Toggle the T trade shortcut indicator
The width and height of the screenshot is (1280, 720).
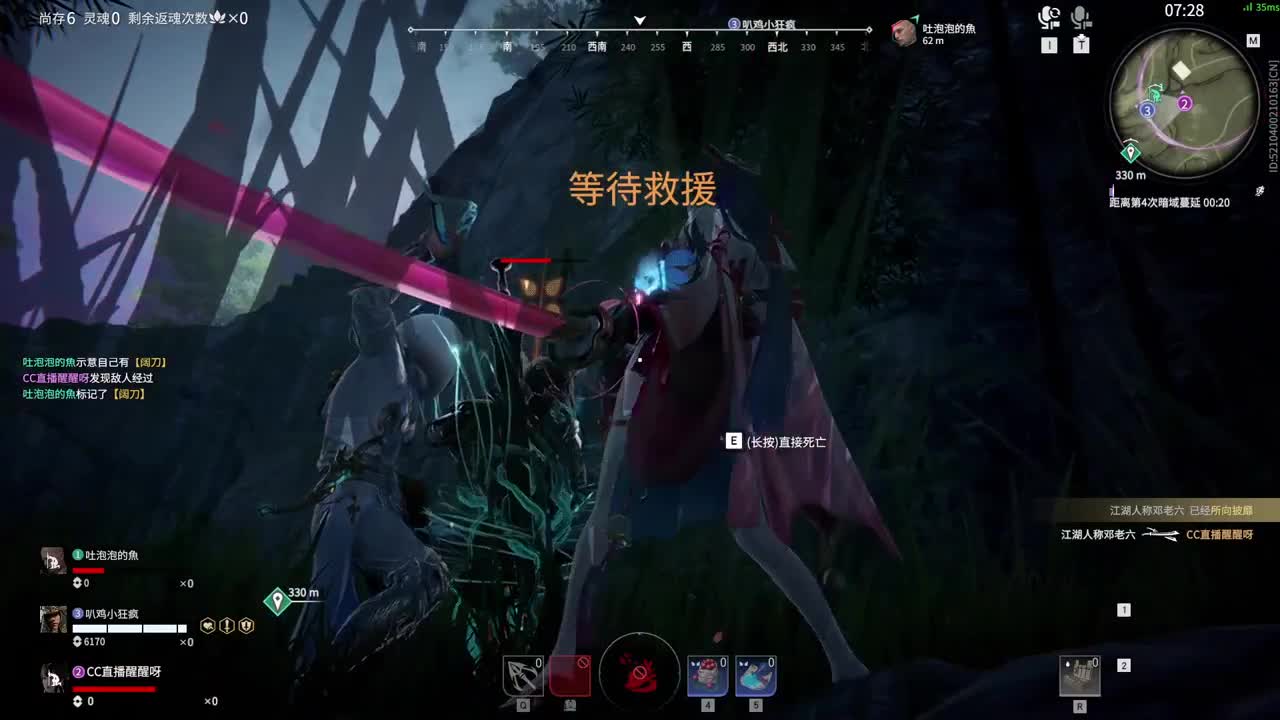(1081, 44)
